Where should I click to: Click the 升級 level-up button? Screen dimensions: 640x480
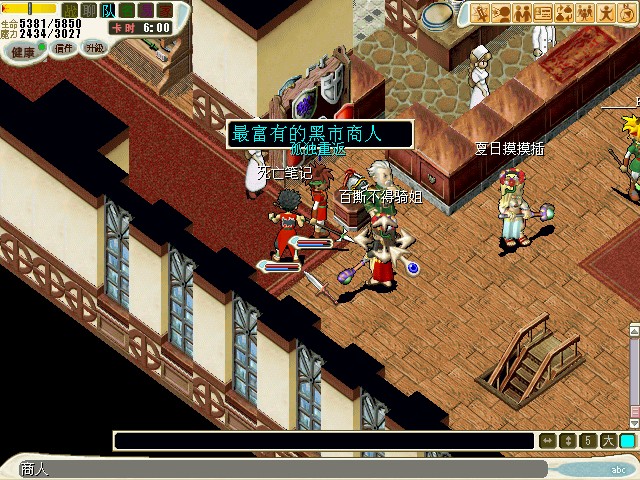pyautogui.click(x=94, y=47)
